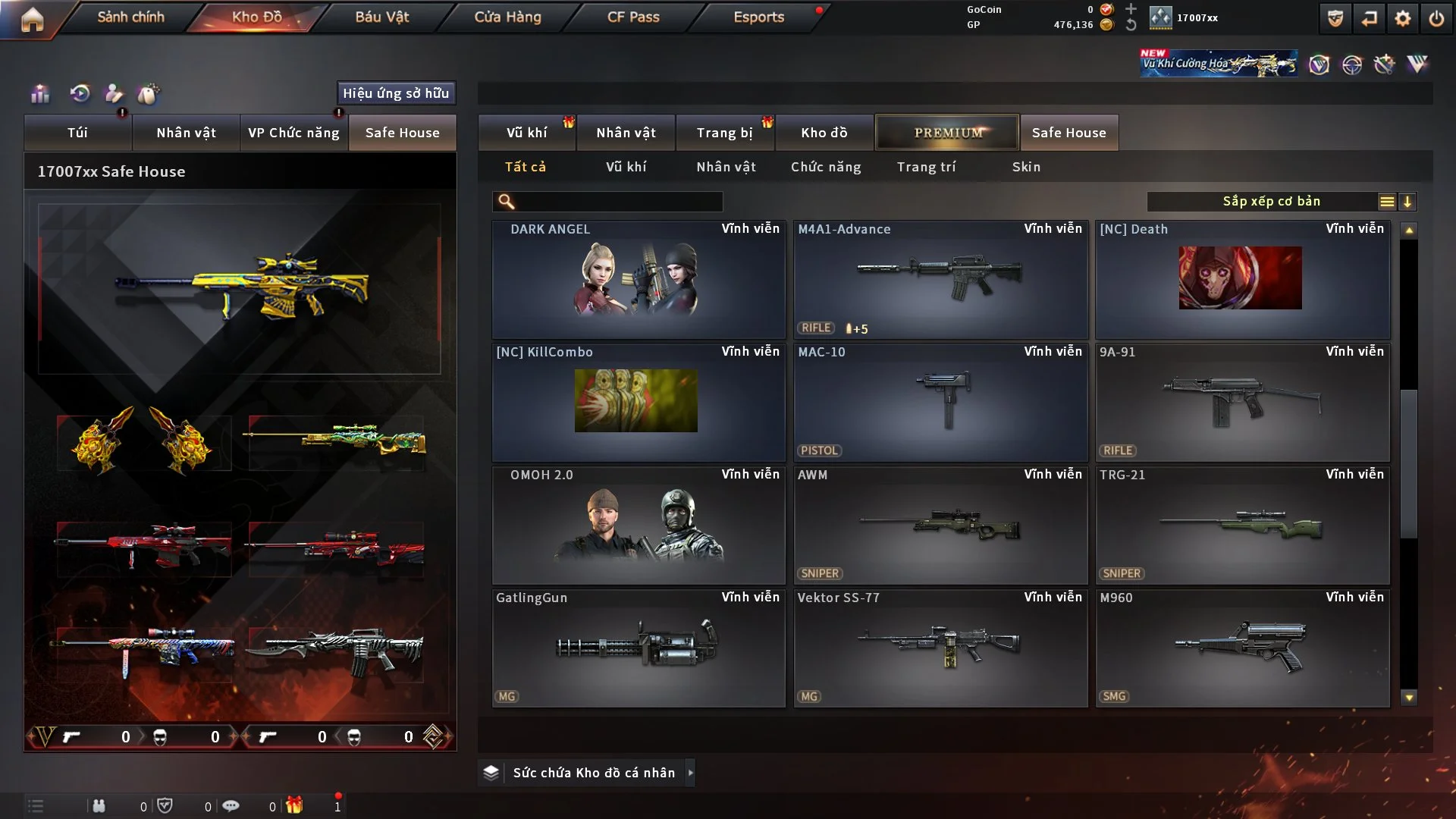This screenshot has height=819, width=1456.
Task: Select the M4A1-Advance rifle item
Action: 940,279
